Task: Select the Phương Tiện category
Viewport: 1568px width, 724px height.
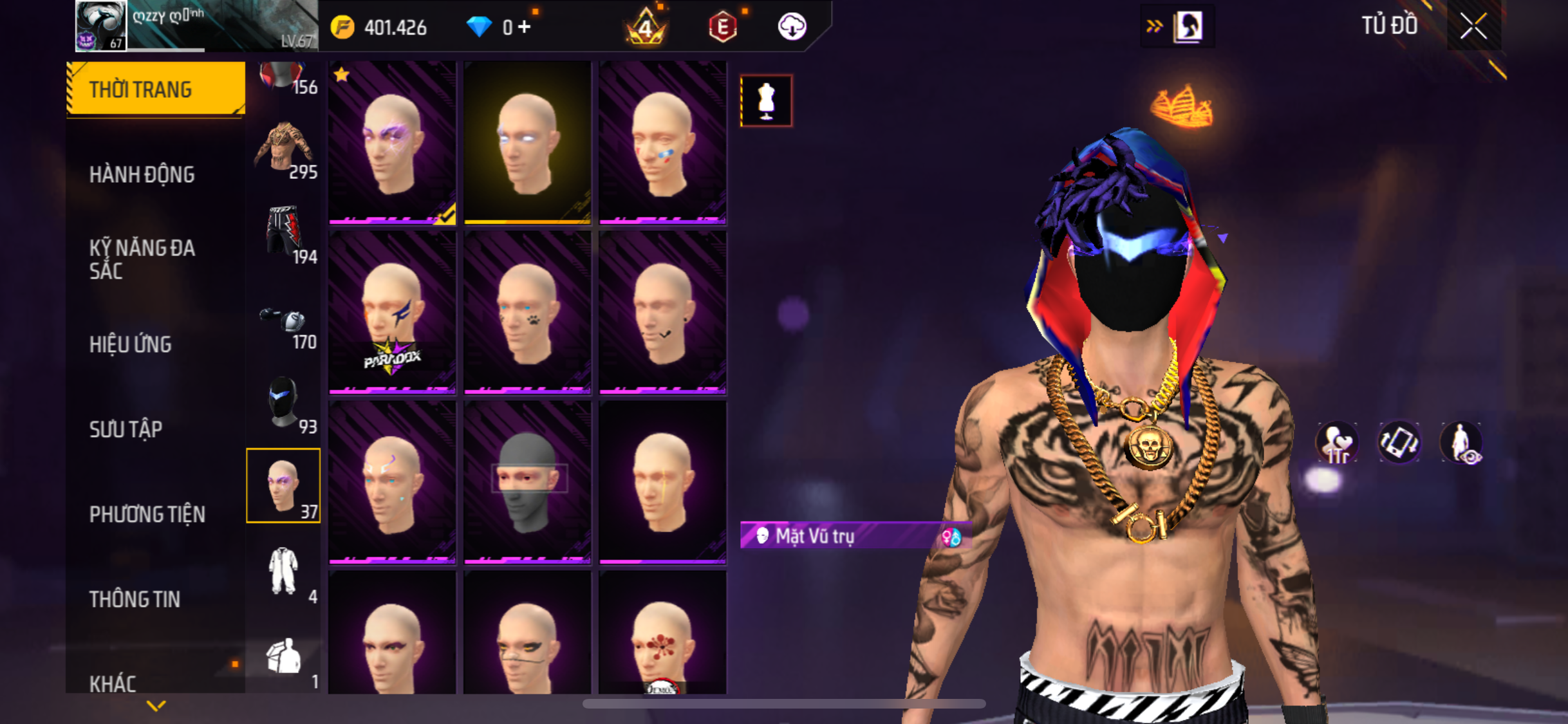Action: (147, 514)
